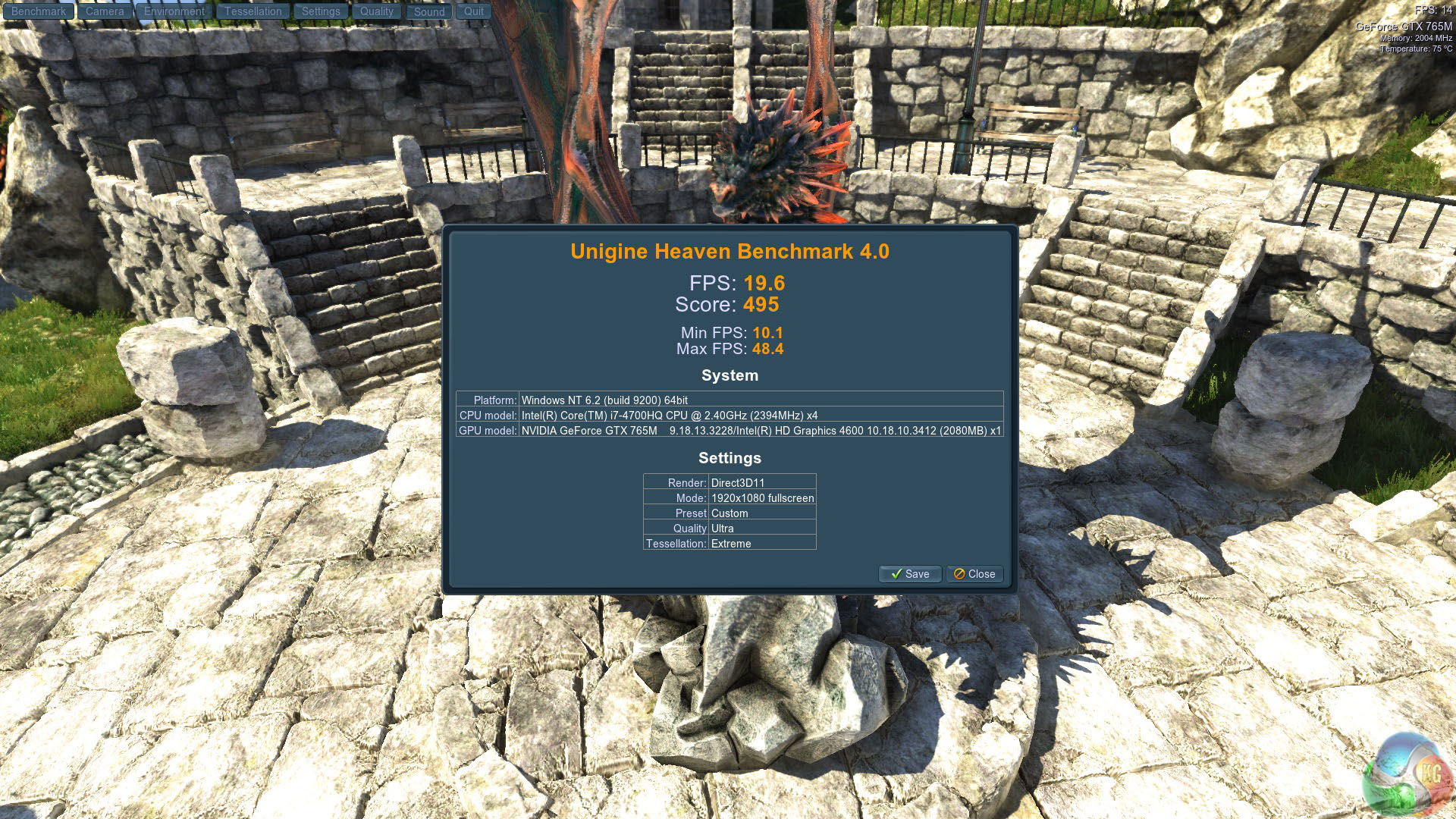Select the Camera toolbar button

[x=105, y=11]
